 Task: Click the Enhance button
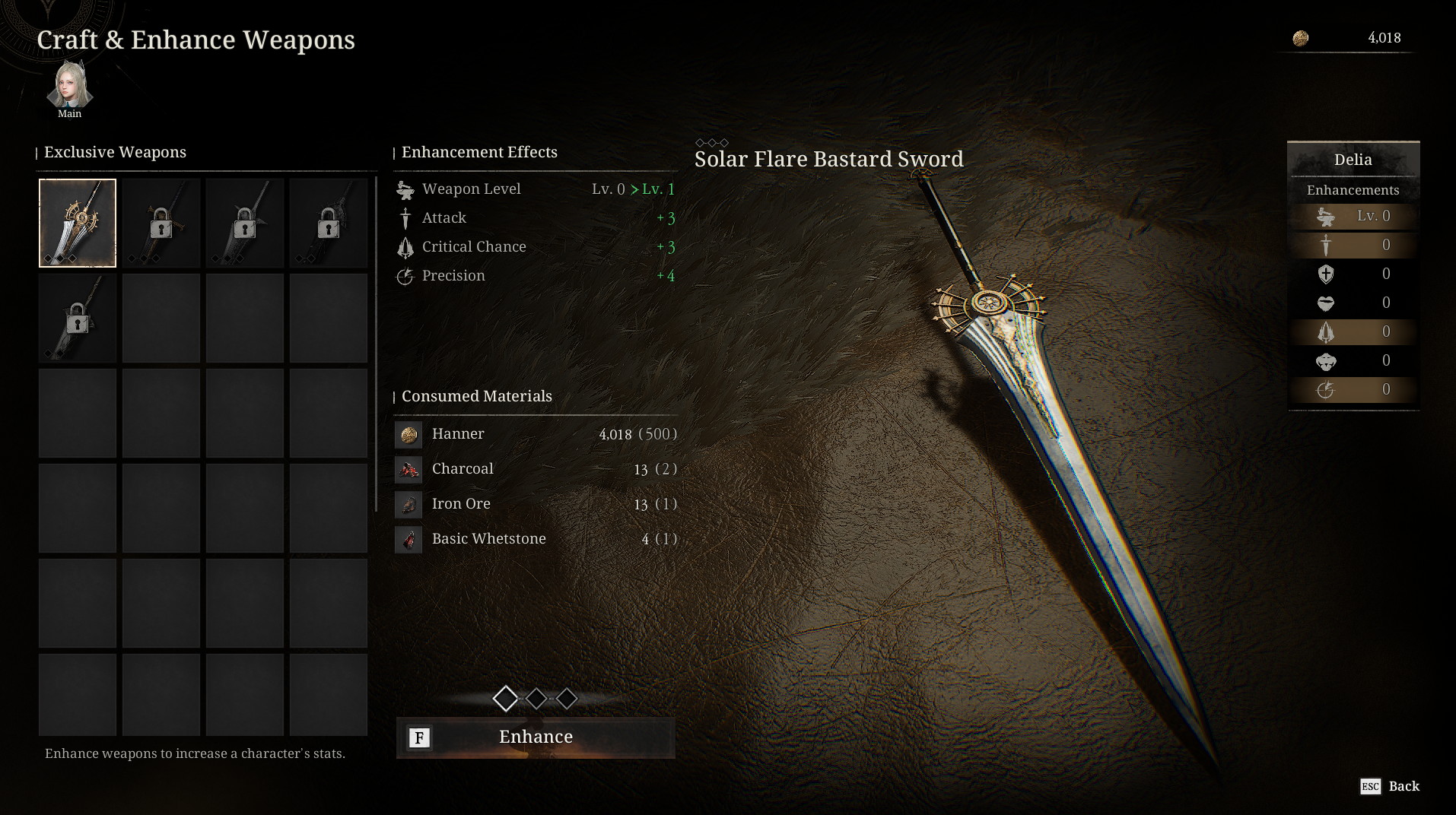click(536, 737)
